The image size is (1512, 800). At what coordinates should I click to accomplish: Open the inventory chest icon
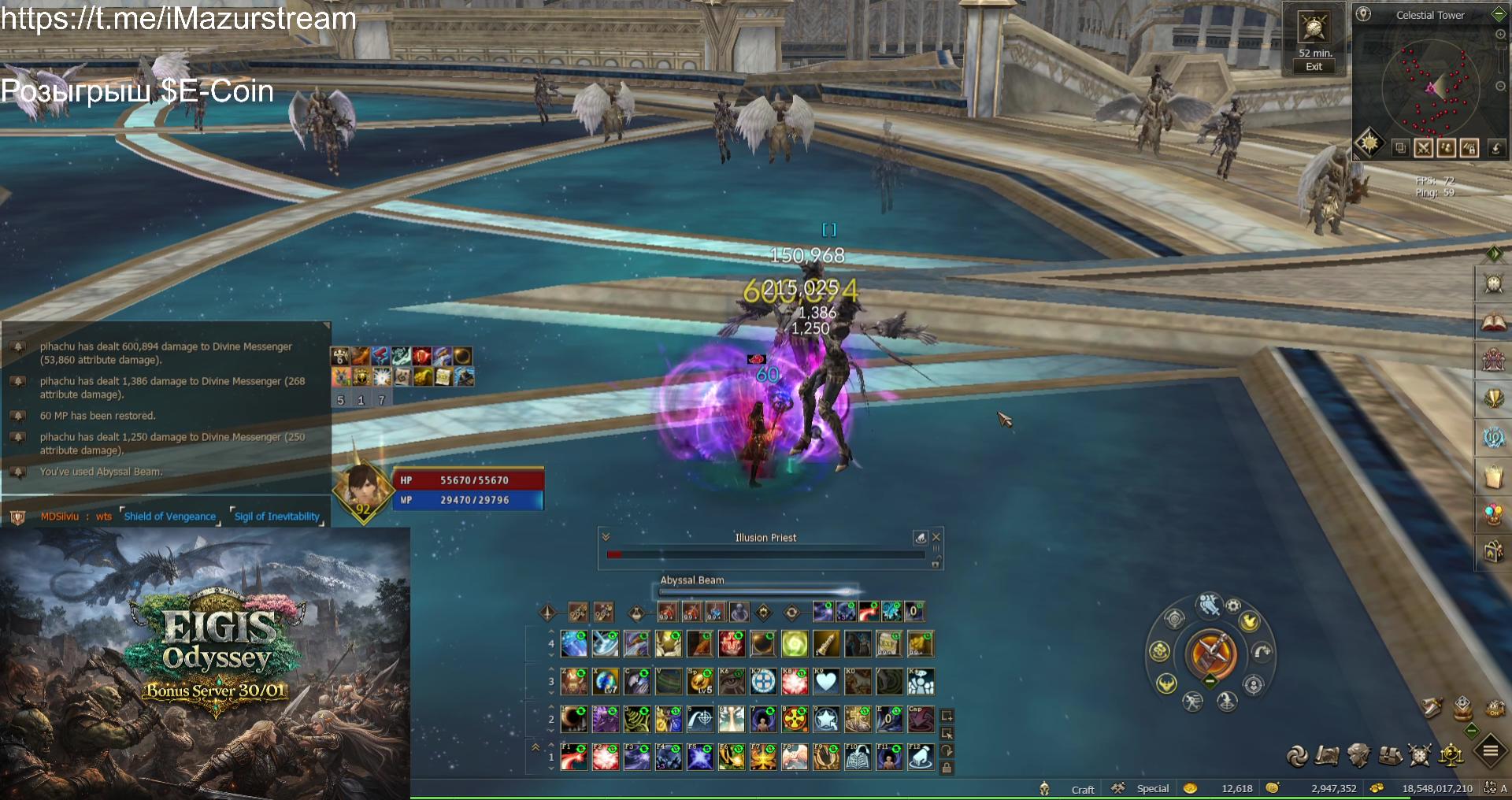[1390, 756]
